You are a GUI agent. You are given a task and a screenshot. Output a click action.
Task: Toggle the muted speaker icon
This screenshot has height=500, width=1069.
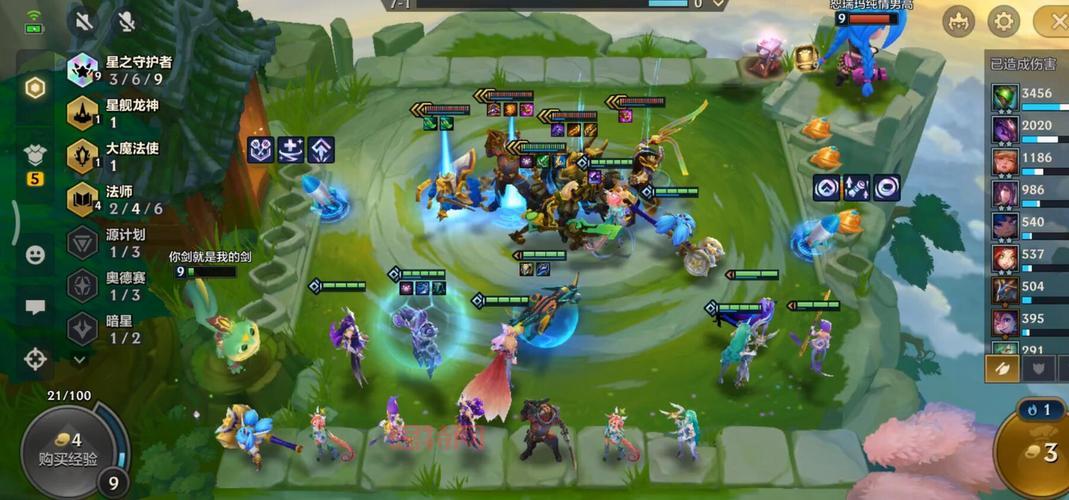point(84,20)
